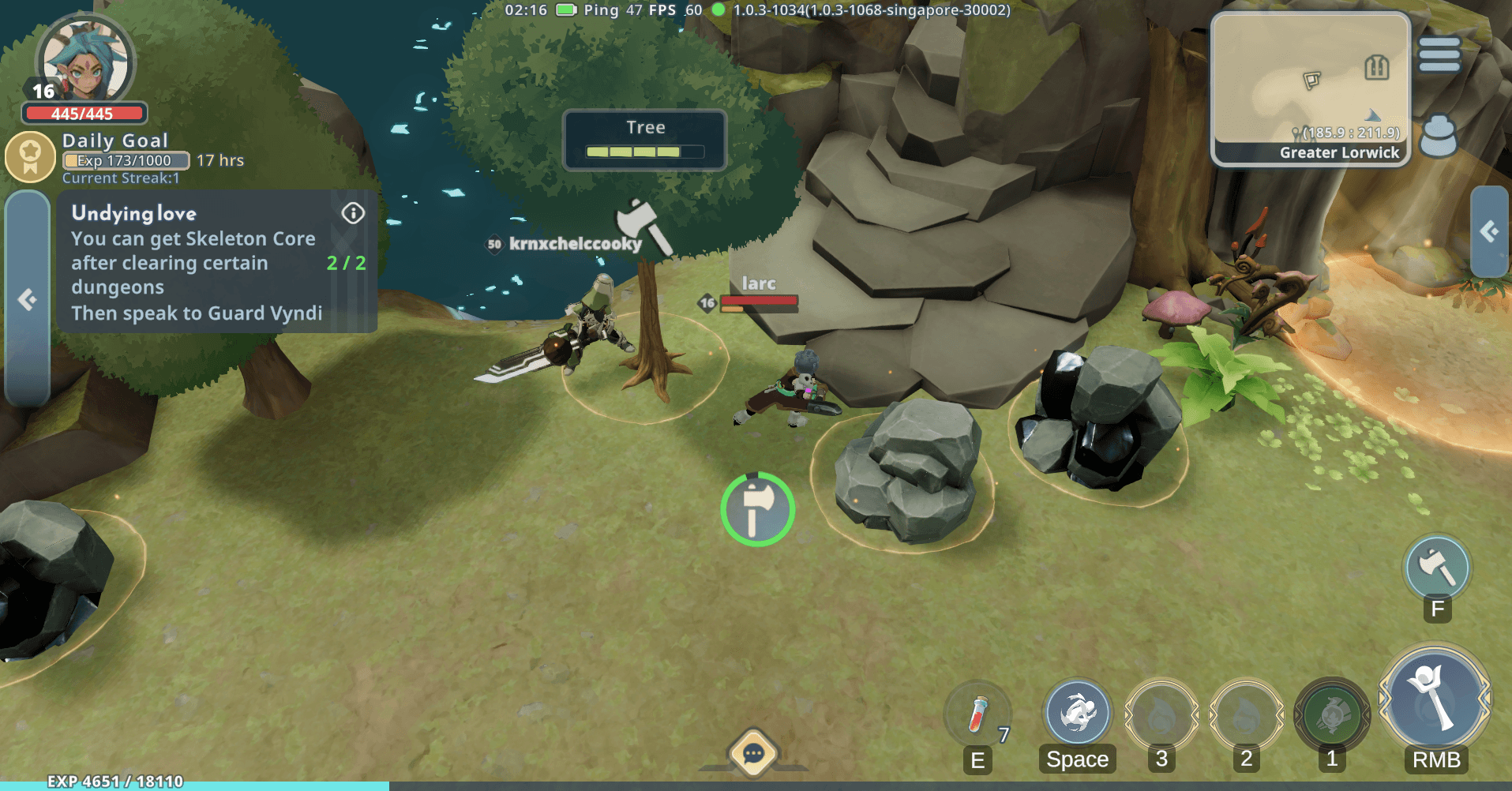Open the chat bubble button
Screen dimensions: 1512x791
[753, 754]
